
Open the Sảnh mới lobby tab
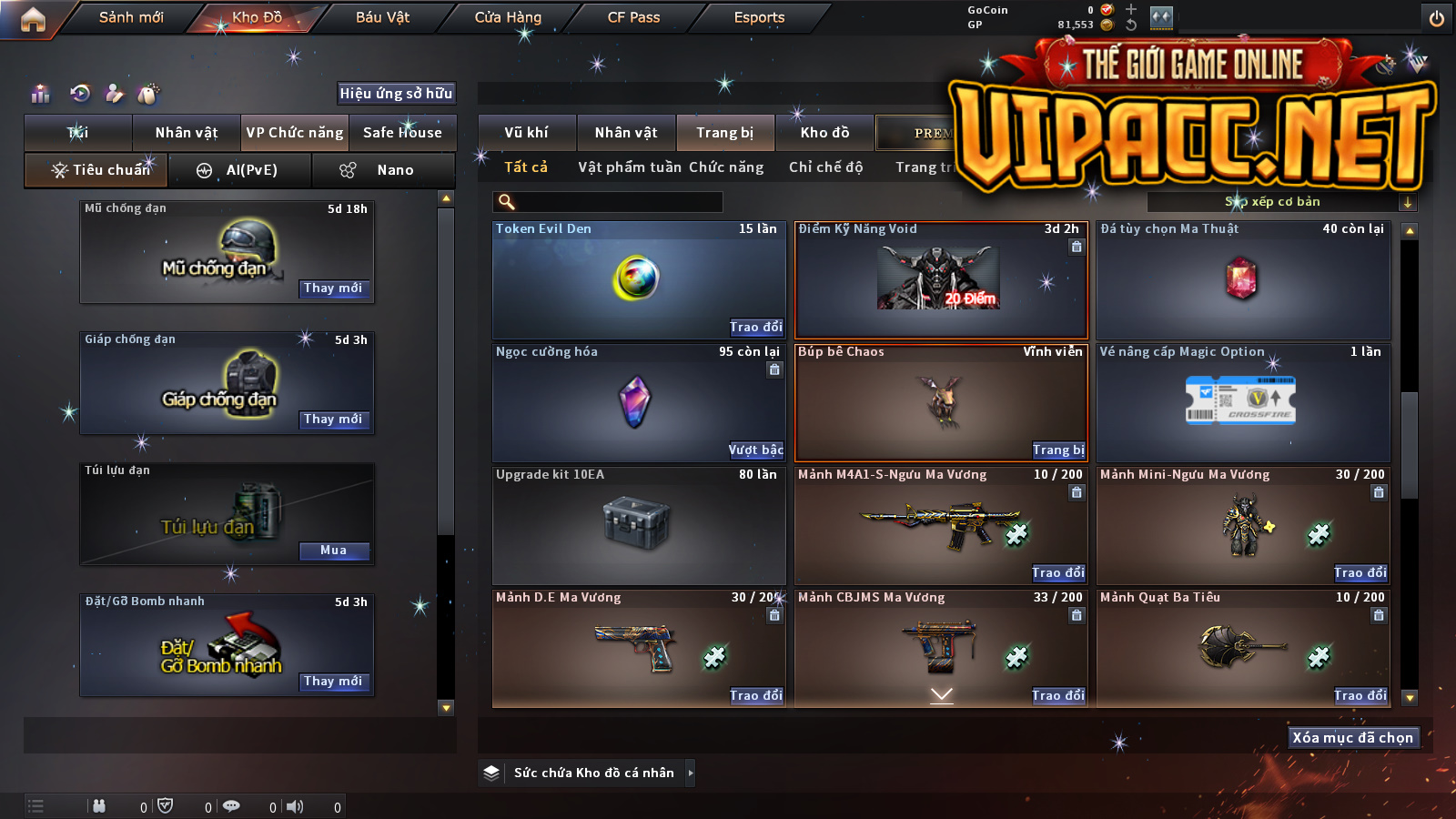click(x=131, y=17)
